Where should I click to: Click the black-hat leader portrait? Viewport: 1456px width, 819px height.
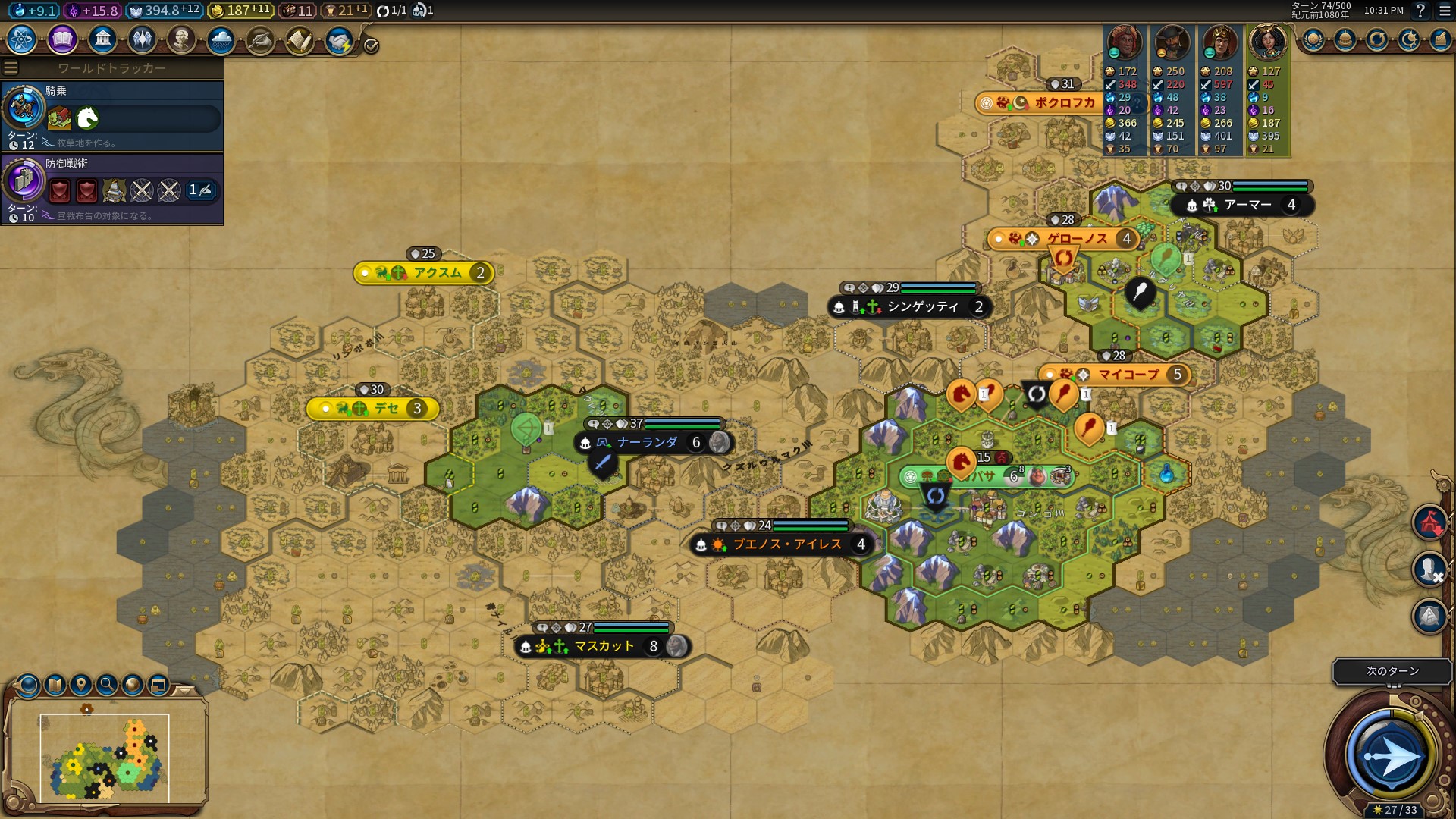click(1172, 42)
